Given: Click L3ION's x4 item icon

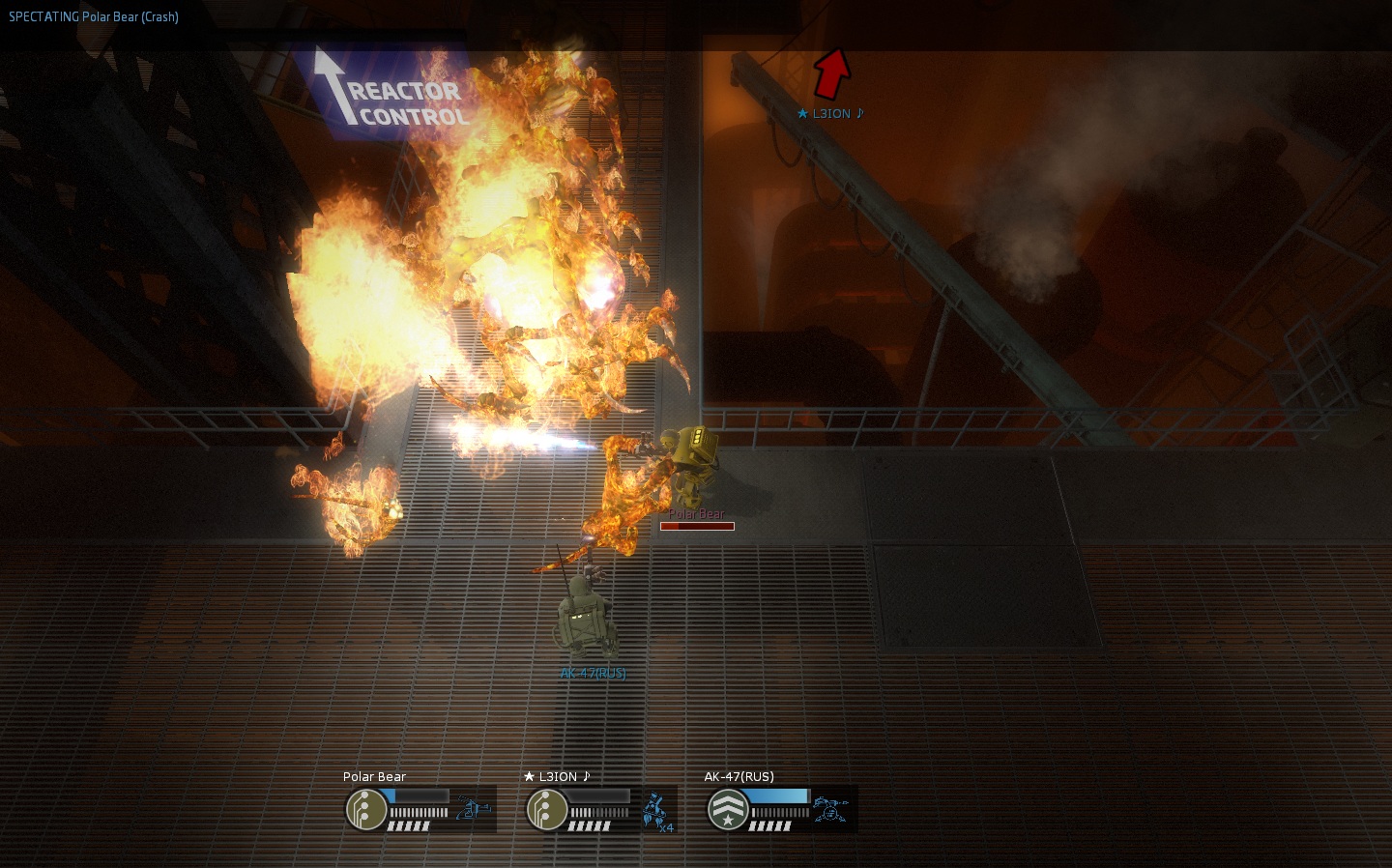Looking at the screenshot, I should [x=657, y=810].
